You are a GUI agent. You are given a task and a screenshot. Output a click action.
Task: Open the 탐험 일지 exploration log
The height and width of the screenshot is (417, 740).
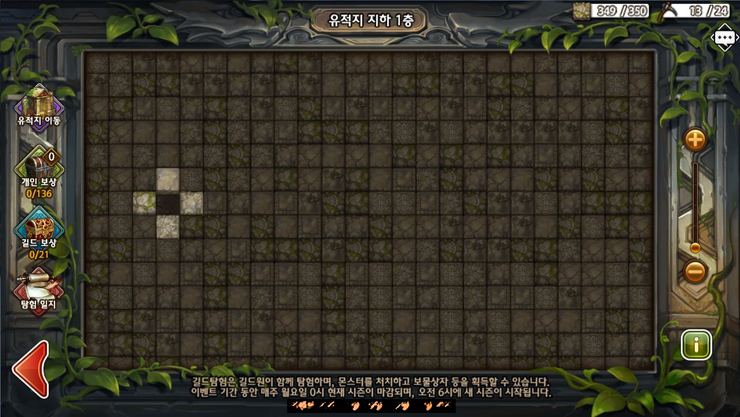coord(39,287)
